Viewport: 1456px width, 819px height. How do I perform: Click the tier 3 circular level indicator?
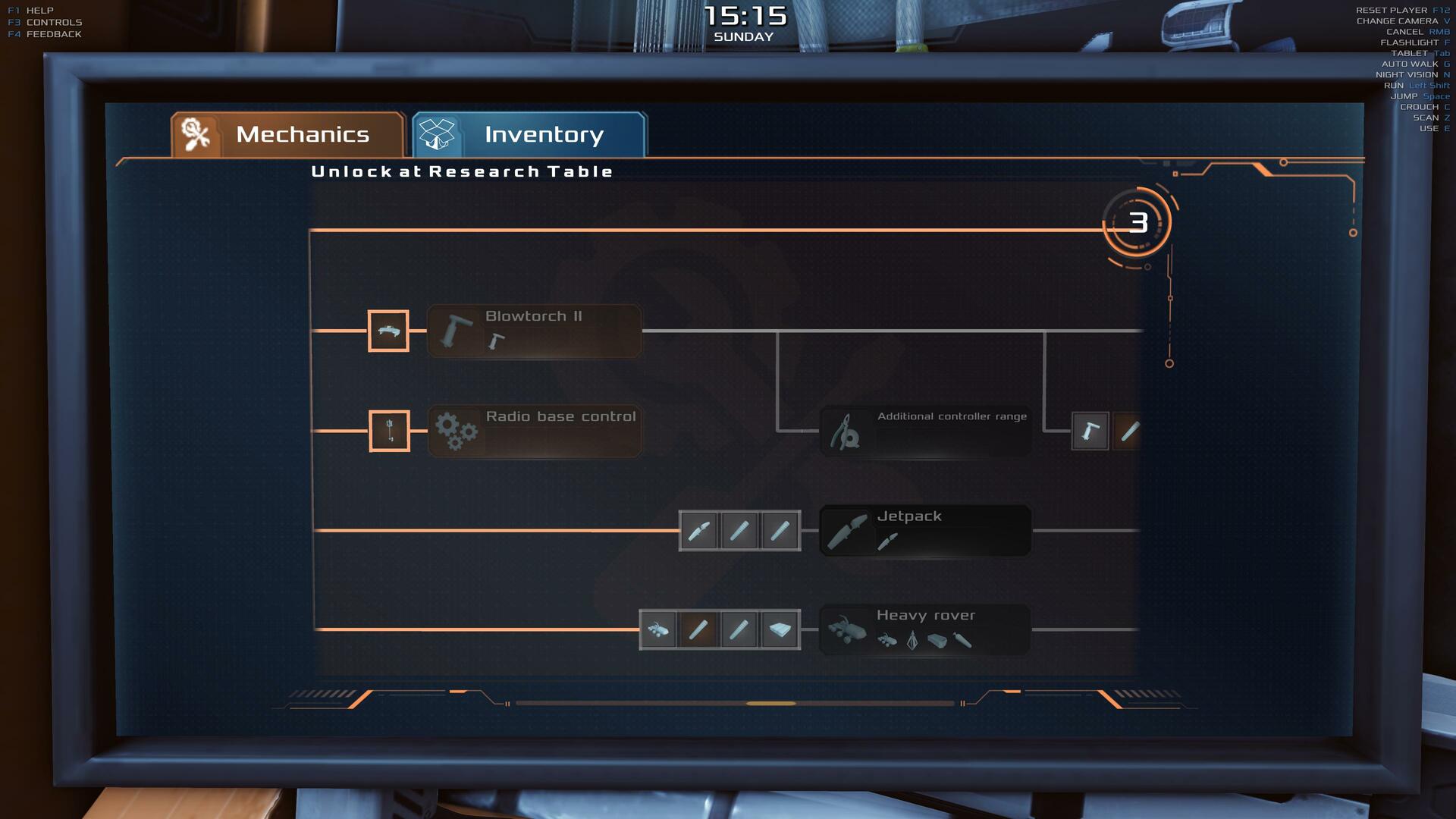pos(1137,223)
